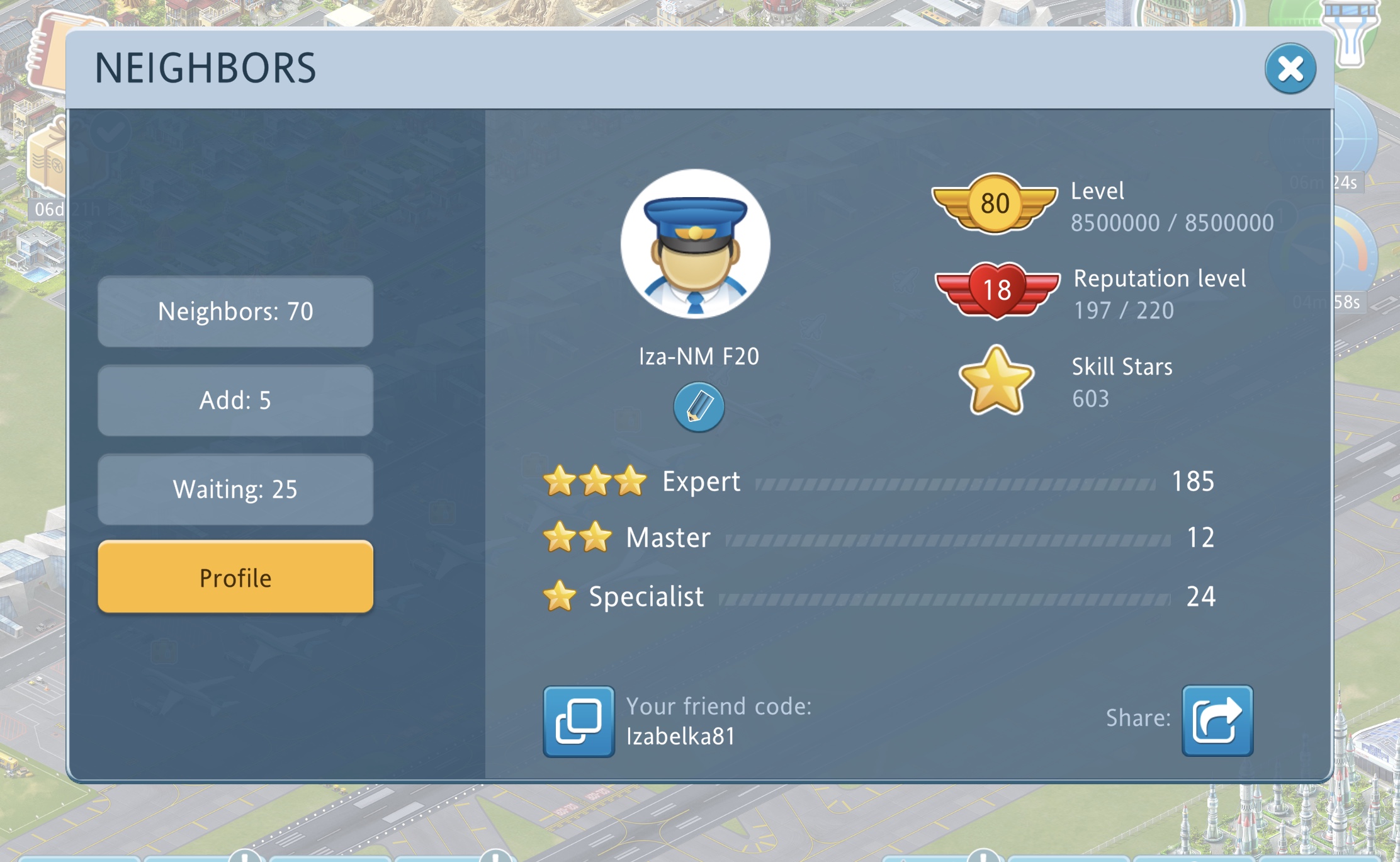Share your friend code
The image size is (1400, 862).
tap(1217, 720)
